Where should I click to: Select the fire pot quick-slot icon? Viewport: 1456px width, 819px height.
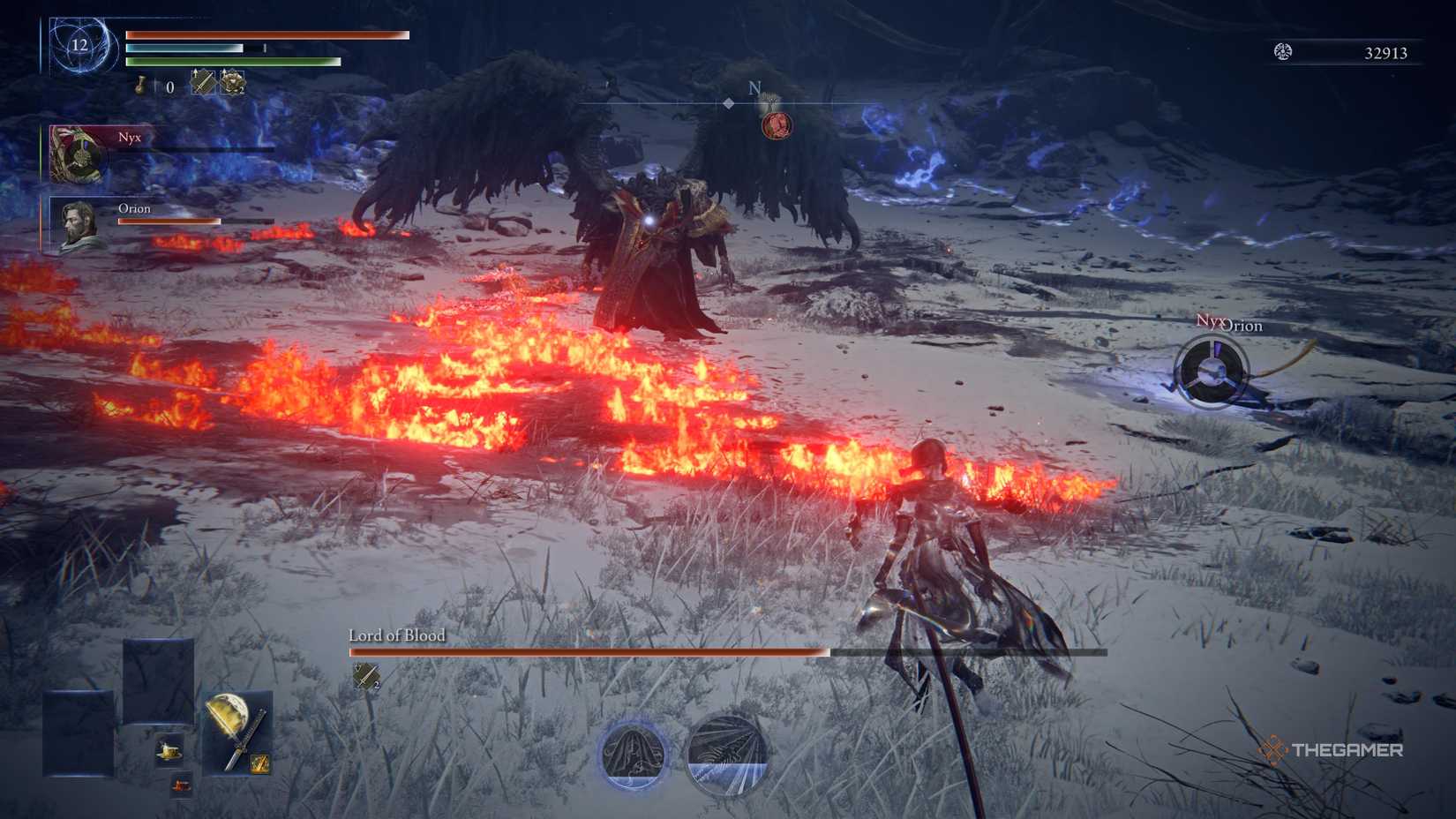coord(182,784)
